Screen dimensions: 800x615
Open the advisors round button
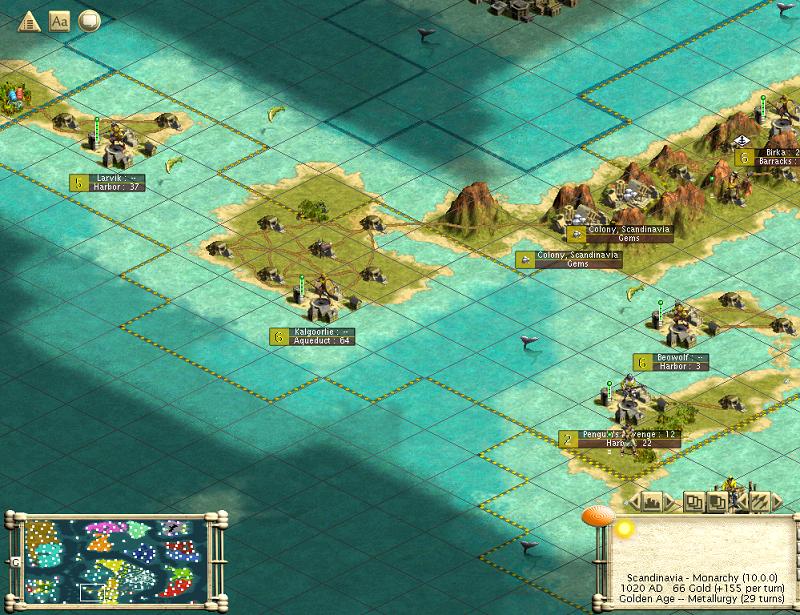[89, 20]
